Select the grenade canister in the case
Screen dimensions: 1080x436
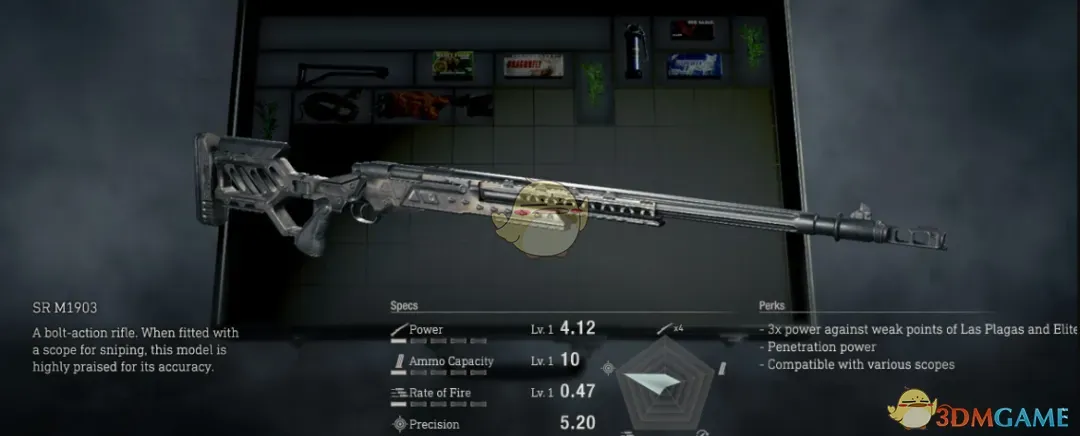click(x=633, y=52)
